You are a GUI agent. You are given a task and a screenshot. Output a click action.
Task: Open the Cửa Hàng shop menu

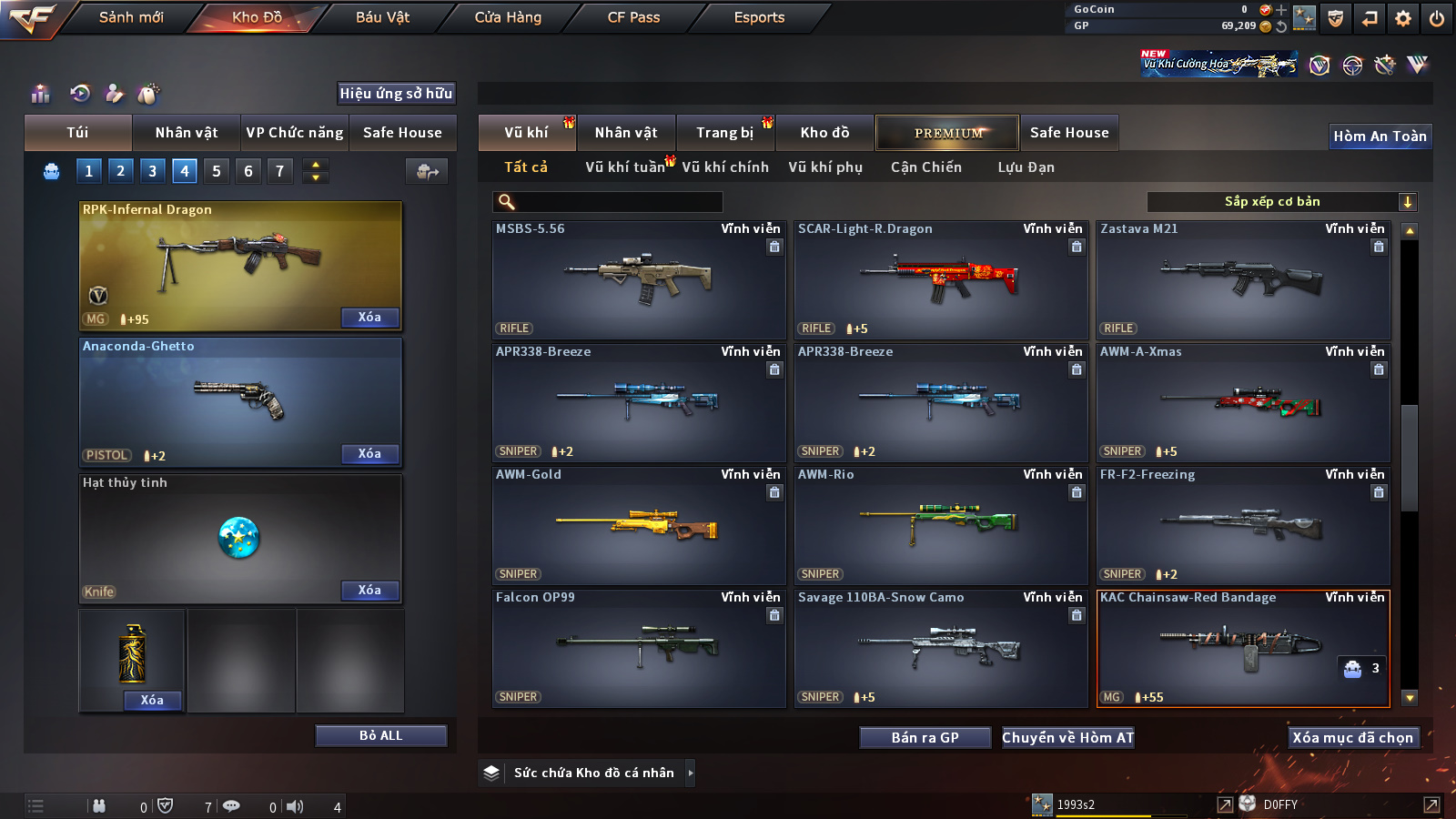(508, 17)
